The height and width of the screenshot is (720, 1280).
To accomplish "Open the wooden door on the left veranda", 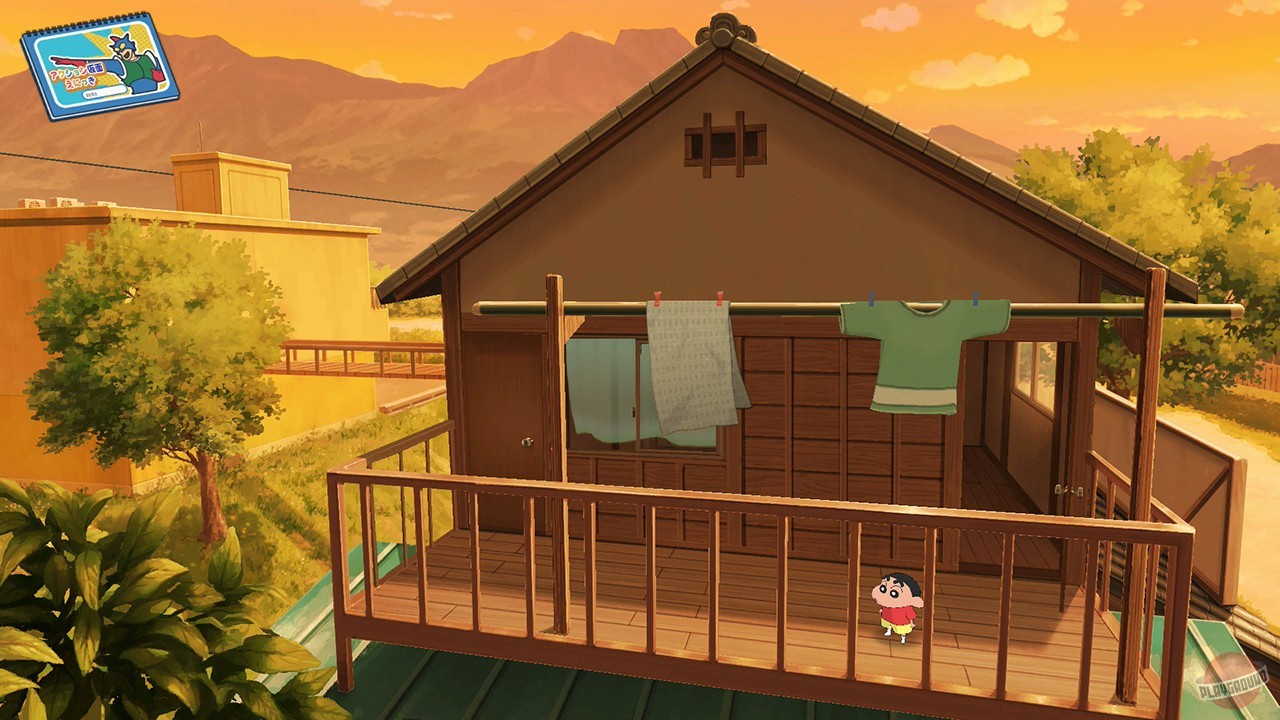I will (505, 400).
